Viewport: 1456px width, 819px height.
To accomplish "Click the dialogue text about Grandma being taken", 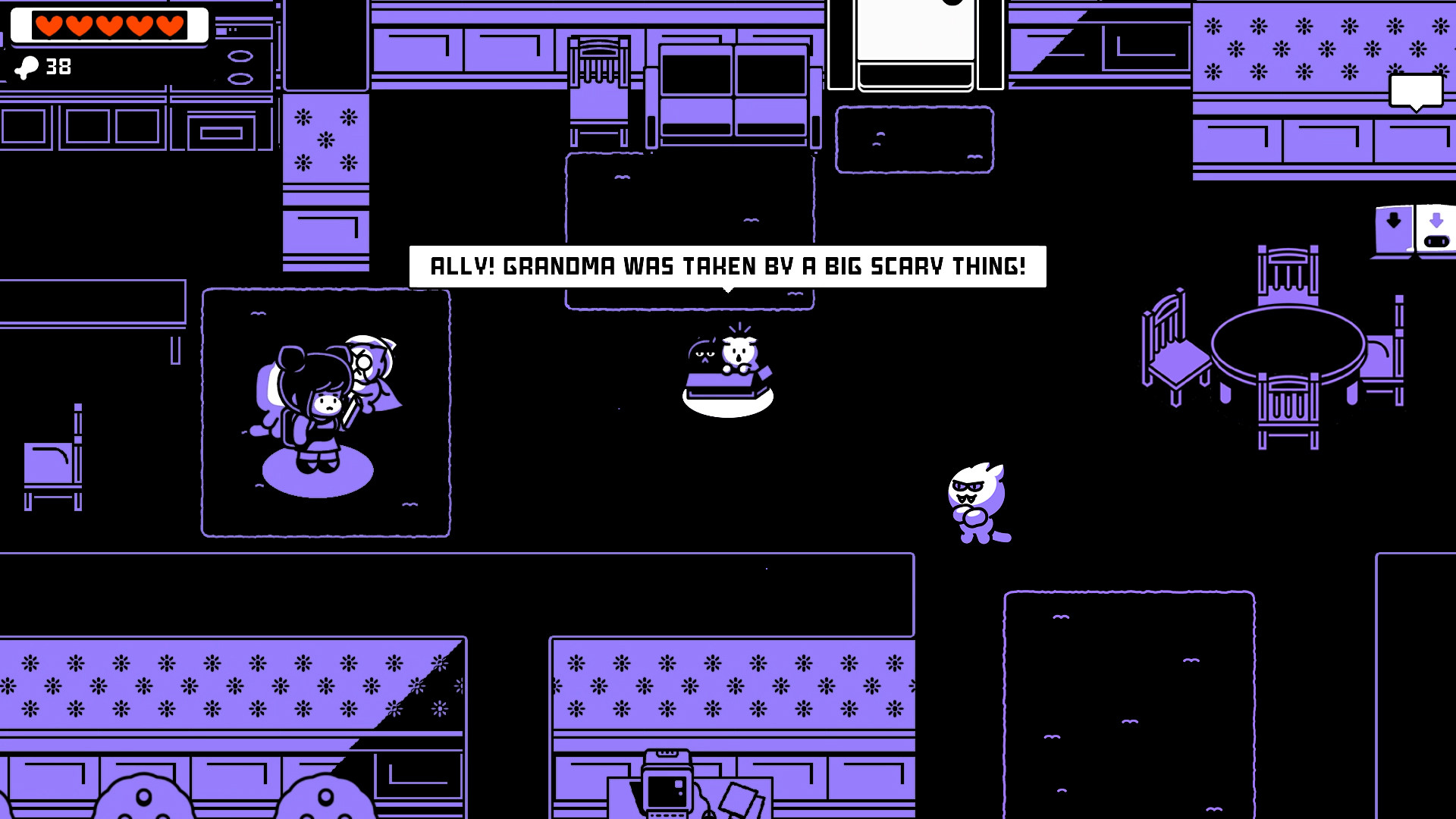I will click(x=726, y=266).
